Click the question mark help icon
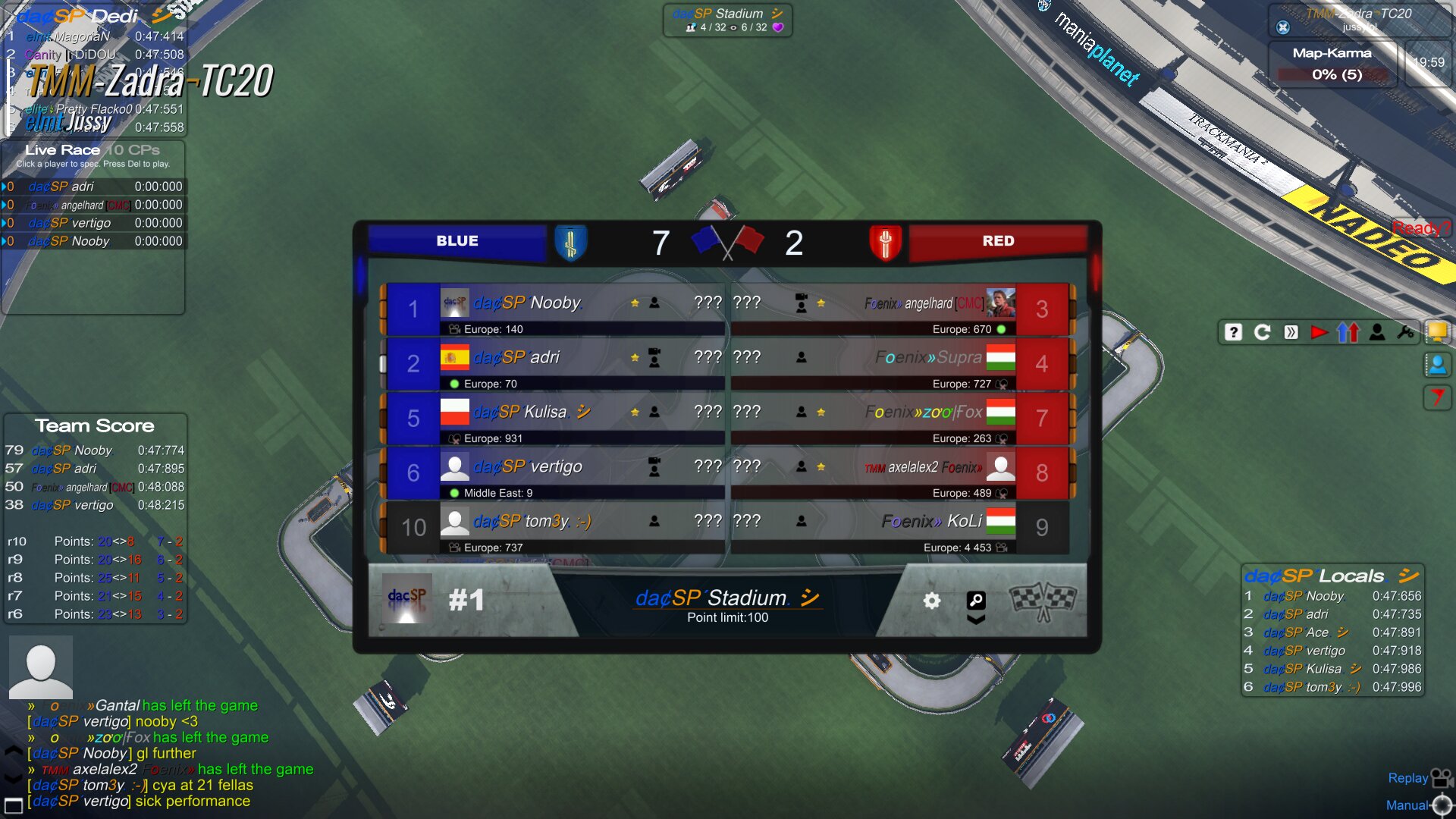 click(x=1233, y=332)
